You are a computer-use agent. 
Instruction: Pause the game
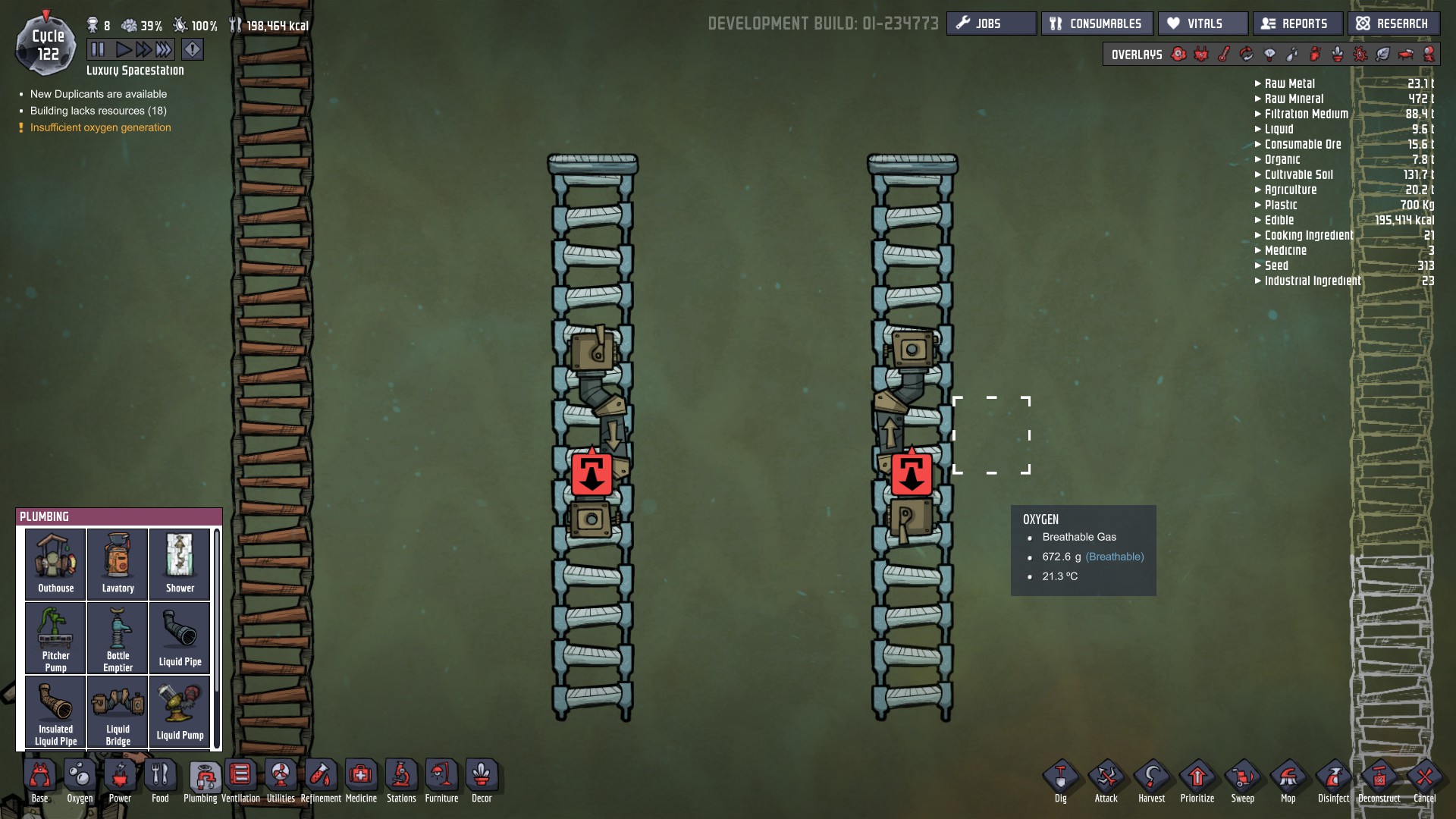coord(98,49)
